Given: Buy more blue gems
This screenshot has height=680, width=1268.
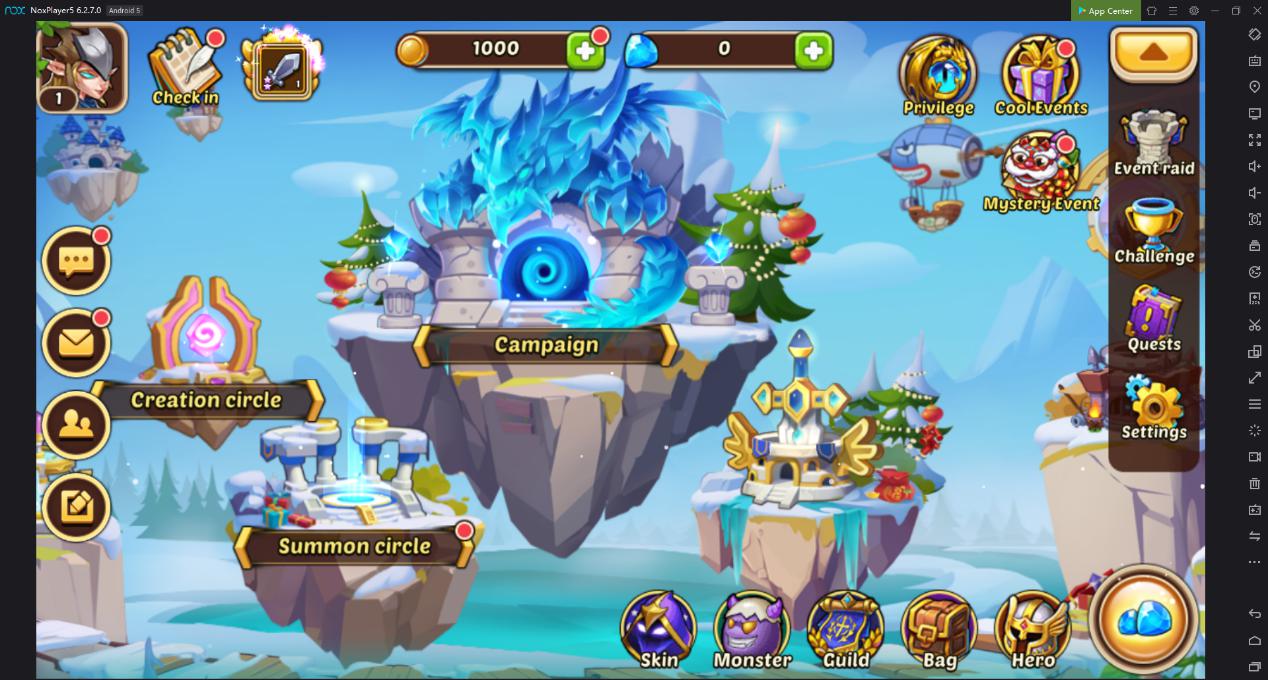Looking at the screenshot, I should [814, 49].
